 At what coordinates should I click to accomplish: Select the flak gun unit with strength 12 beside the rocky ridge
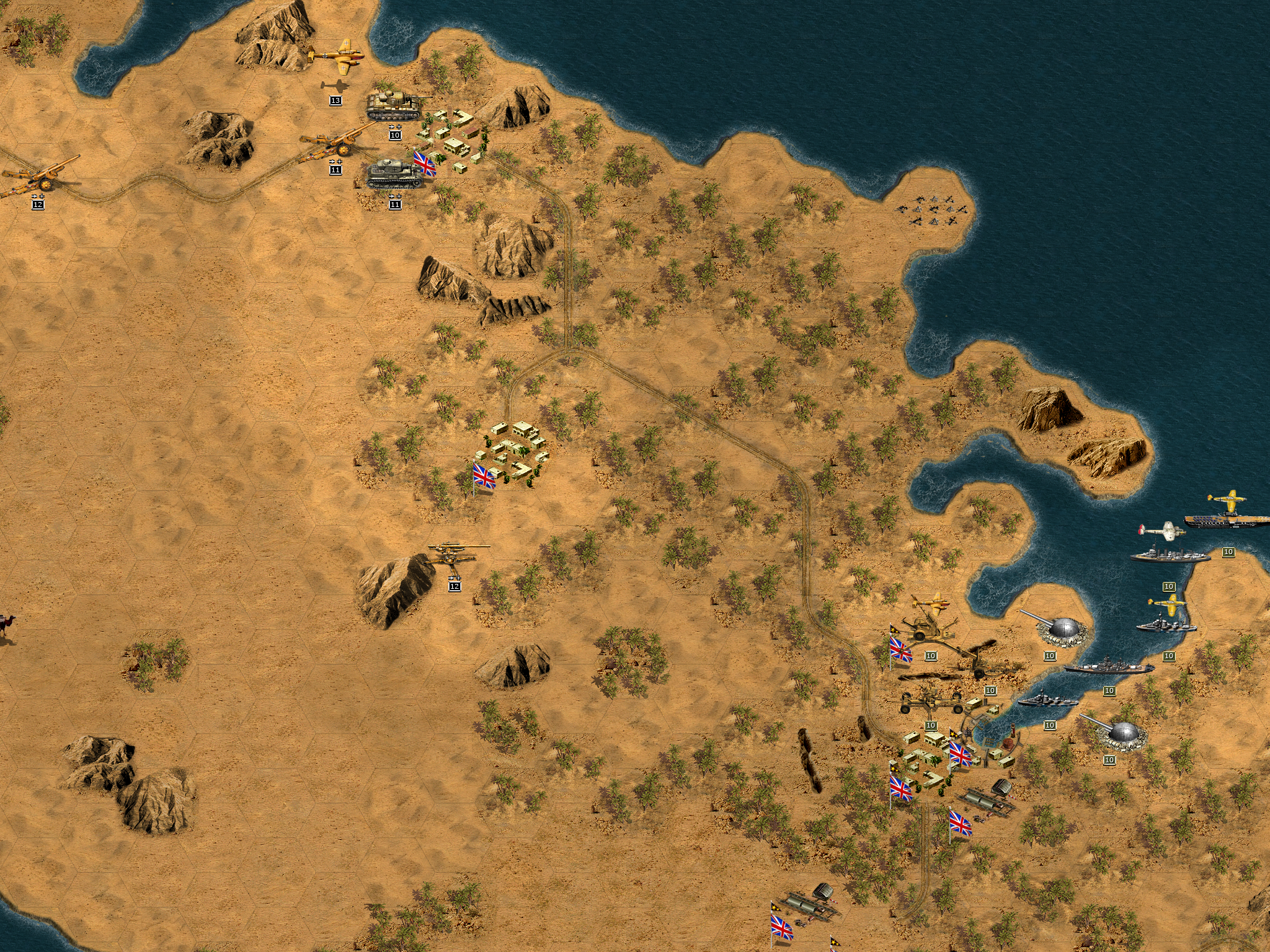click(x=455, y=555)
